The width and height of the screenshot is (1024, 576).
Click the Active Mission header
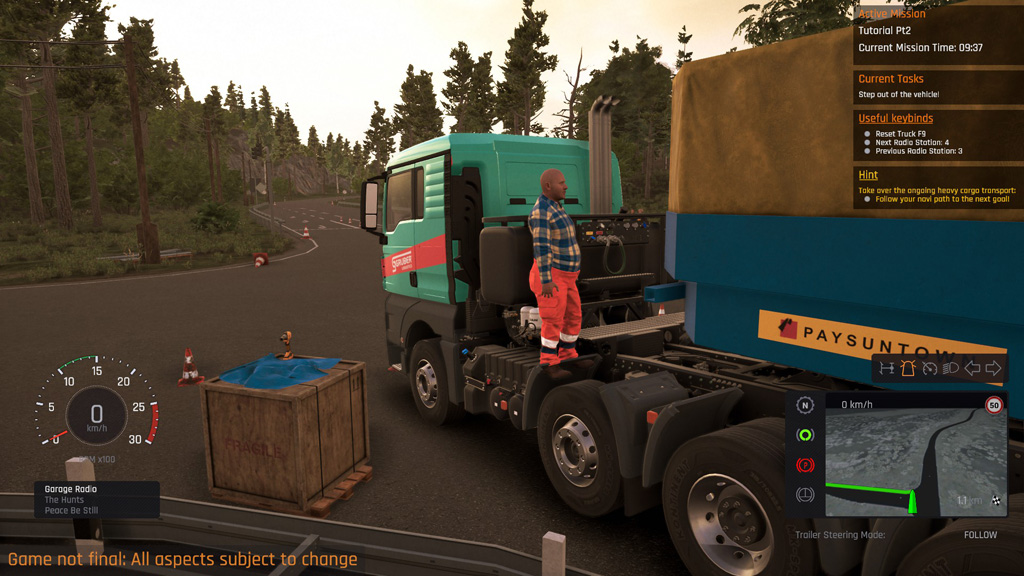coord(892,14)
